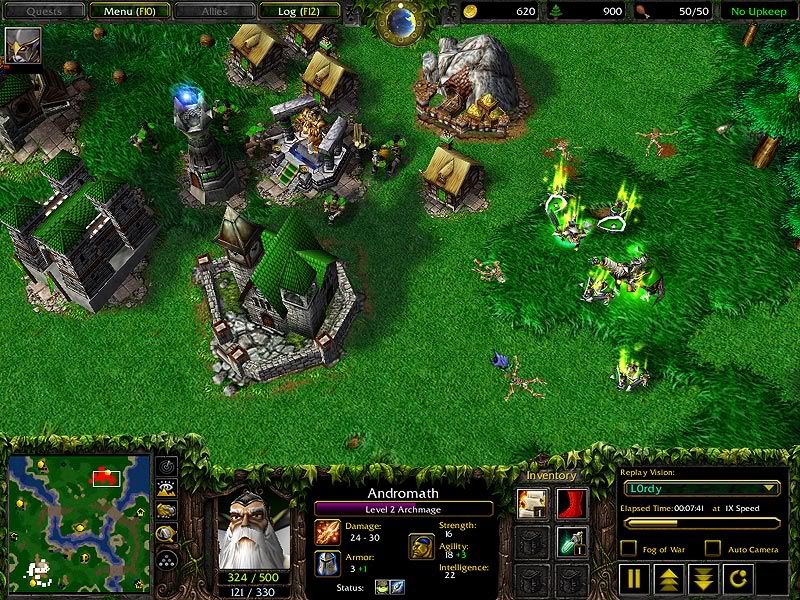
Task: Select the green potion inventory slot
Action: [571, 541]
